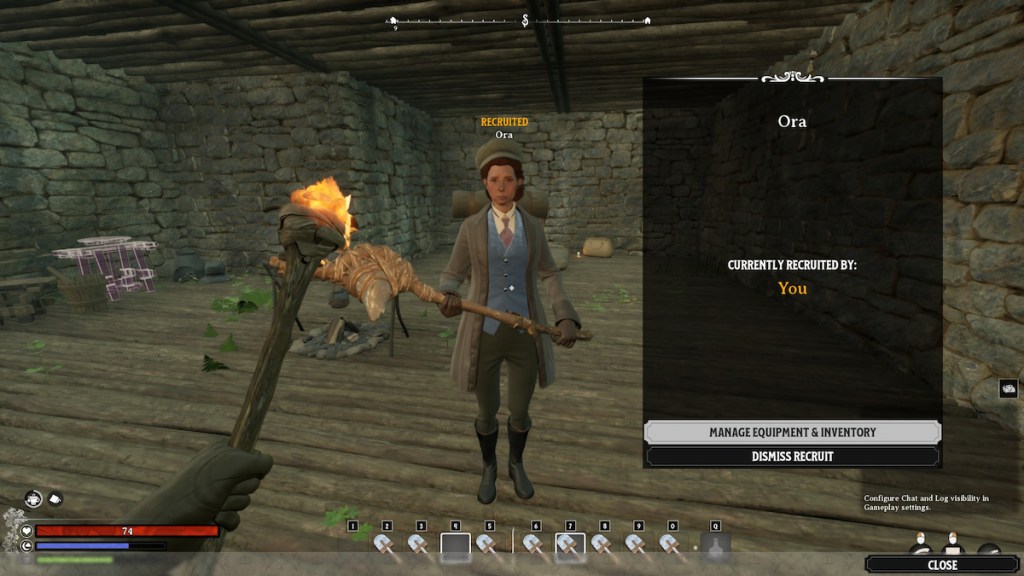Click the teacup status buff icon
The image size is (1024, 576).
pyautogui.click(x=56, y=497)
